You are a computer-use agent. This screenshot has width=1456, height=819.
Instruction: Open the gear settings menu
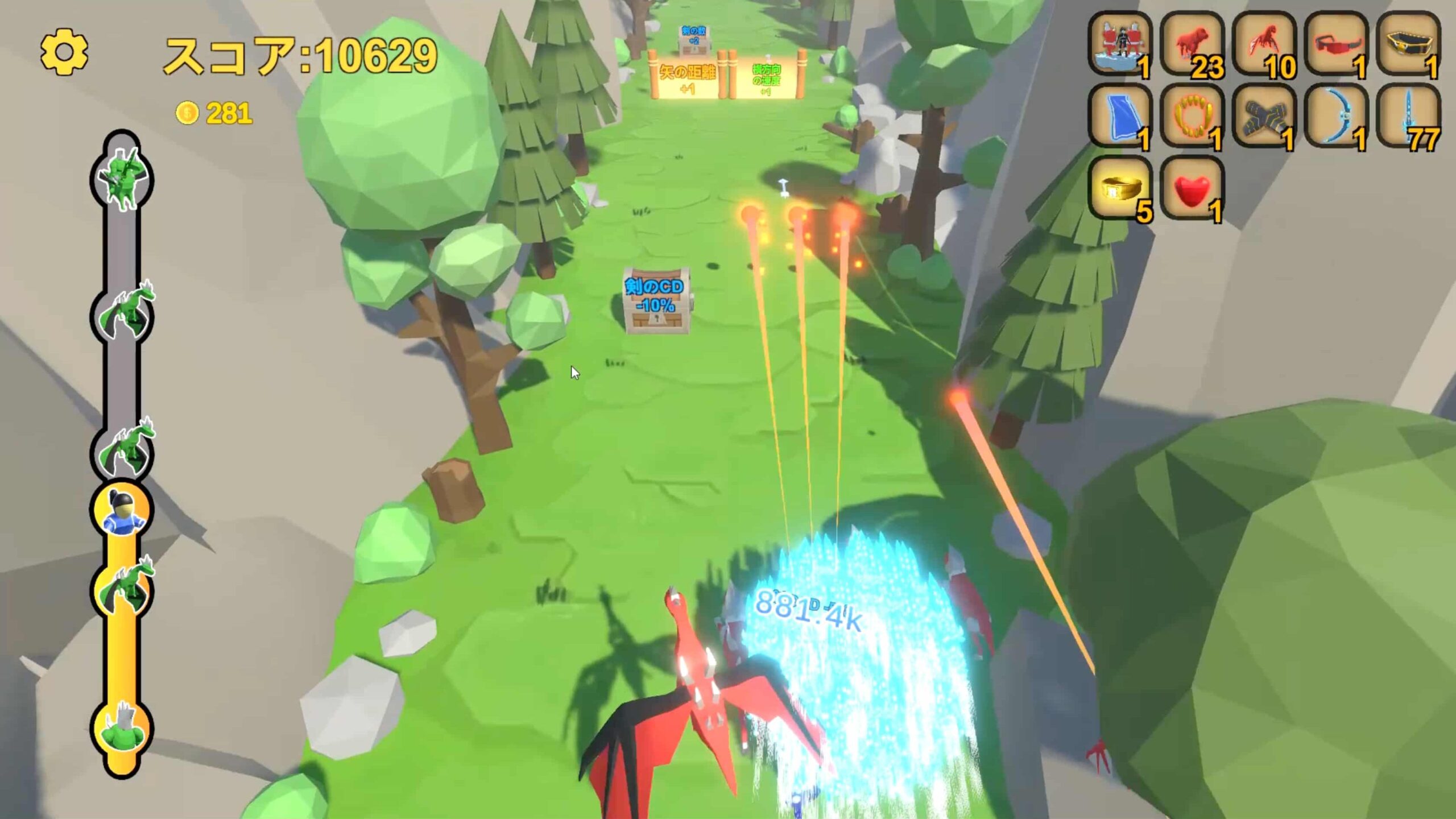(64, 52)
